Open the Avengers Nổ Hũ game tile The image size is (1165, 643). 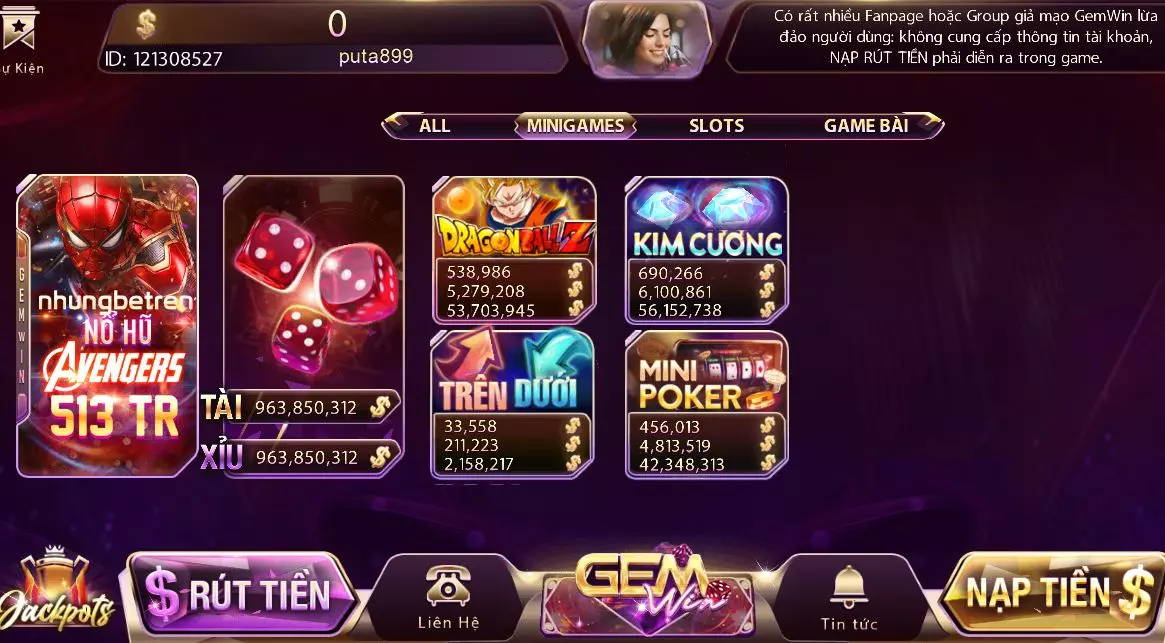click(108, 325)
